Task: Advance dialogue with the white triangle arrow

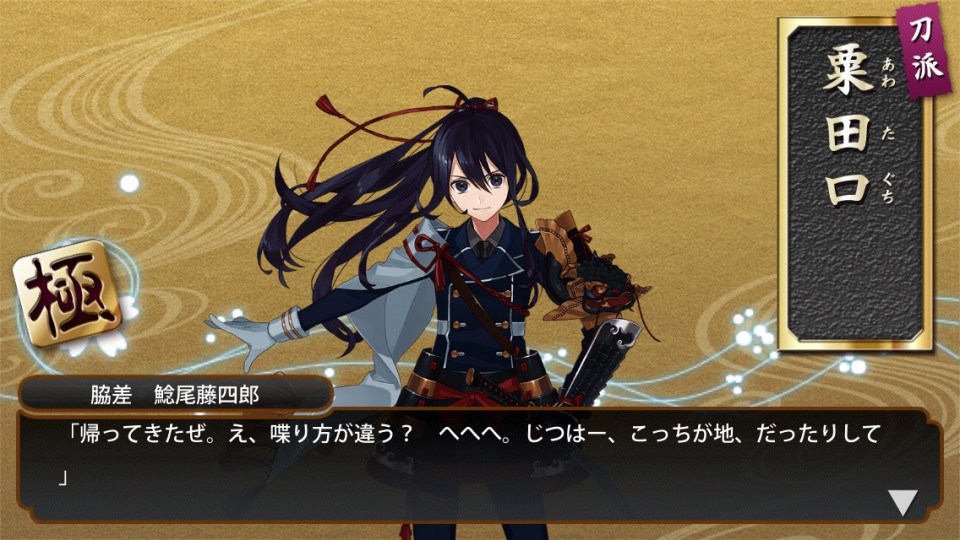Action: 902,502
